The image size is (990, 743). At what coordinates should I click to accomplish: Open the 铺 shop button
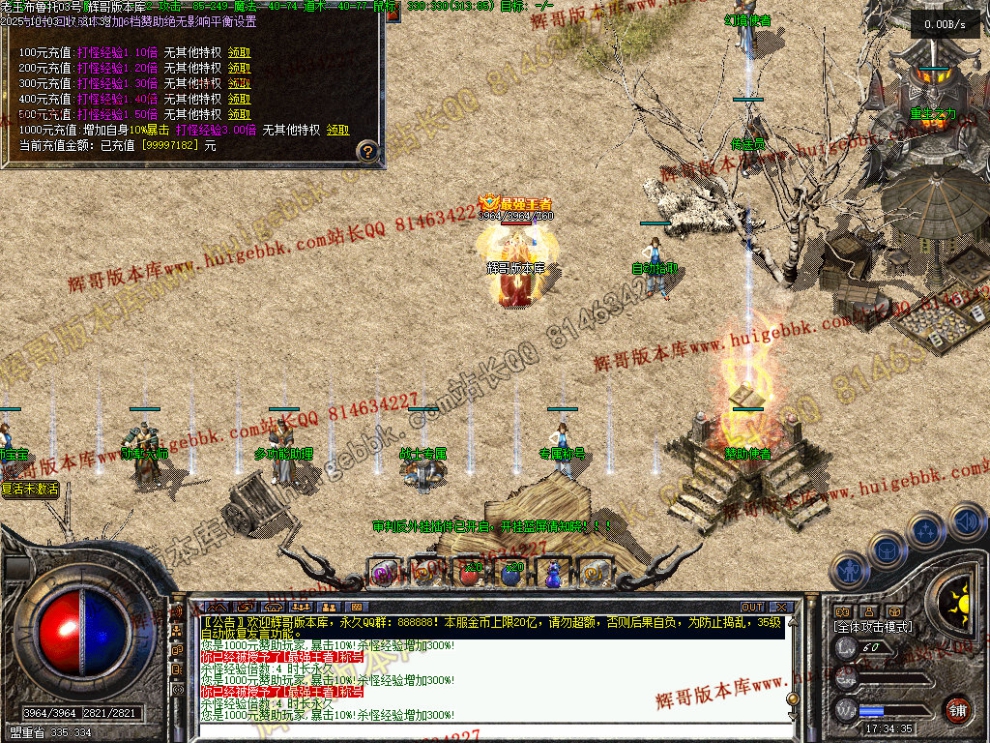(x=958, y=710)
